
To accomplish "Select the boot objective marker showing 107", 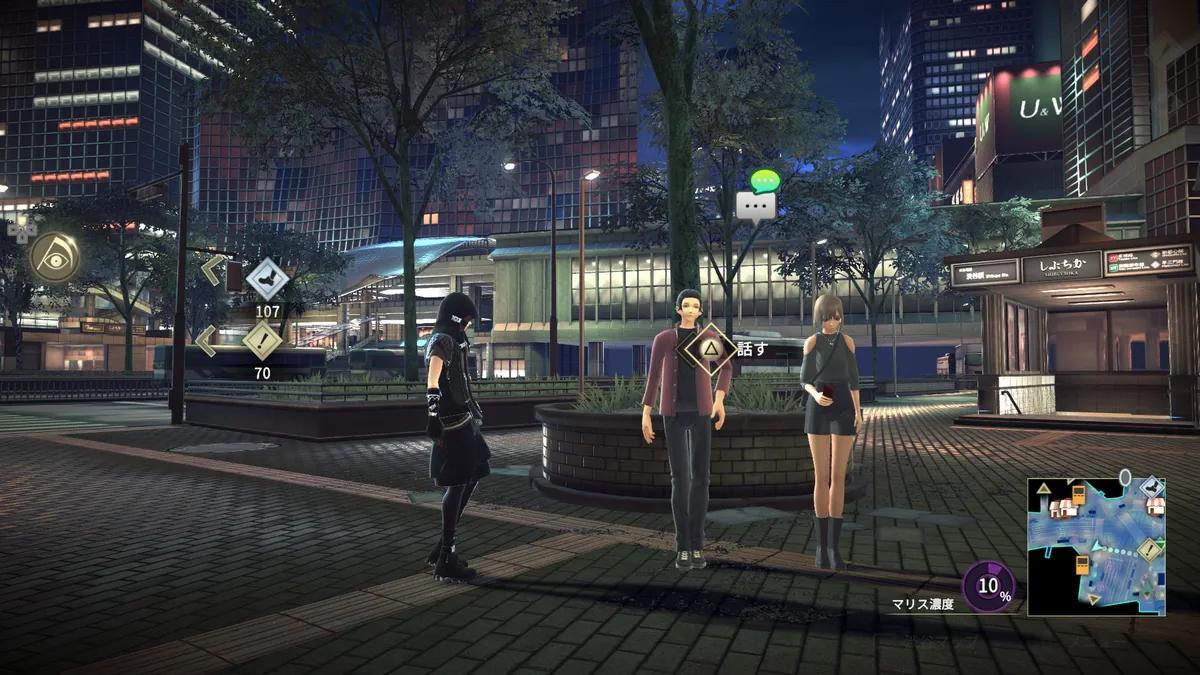I will point(266,278).
